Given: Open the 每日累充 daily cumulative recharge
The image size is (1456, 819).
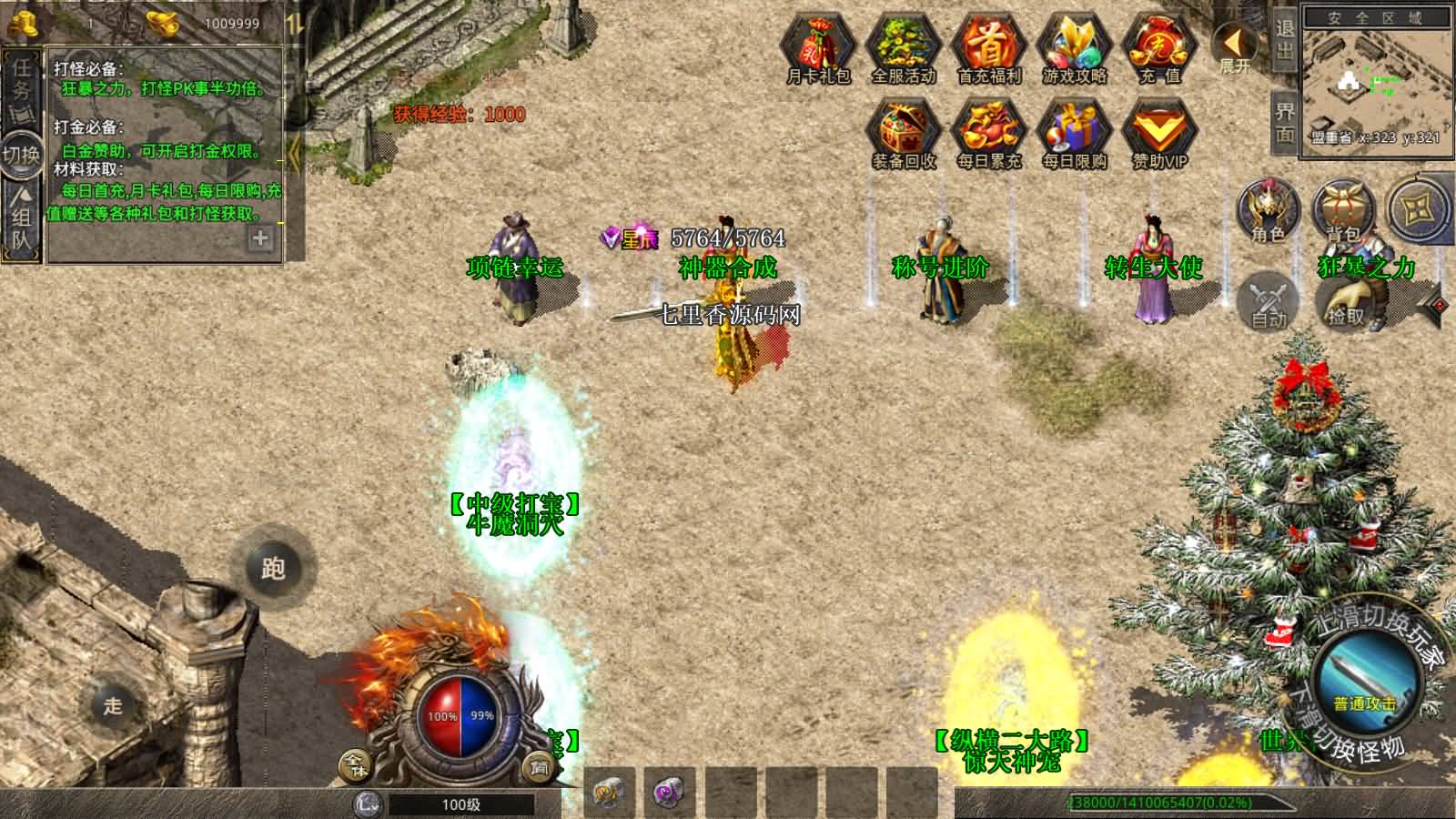Looking at the screenshot, I should click(989, 133).
